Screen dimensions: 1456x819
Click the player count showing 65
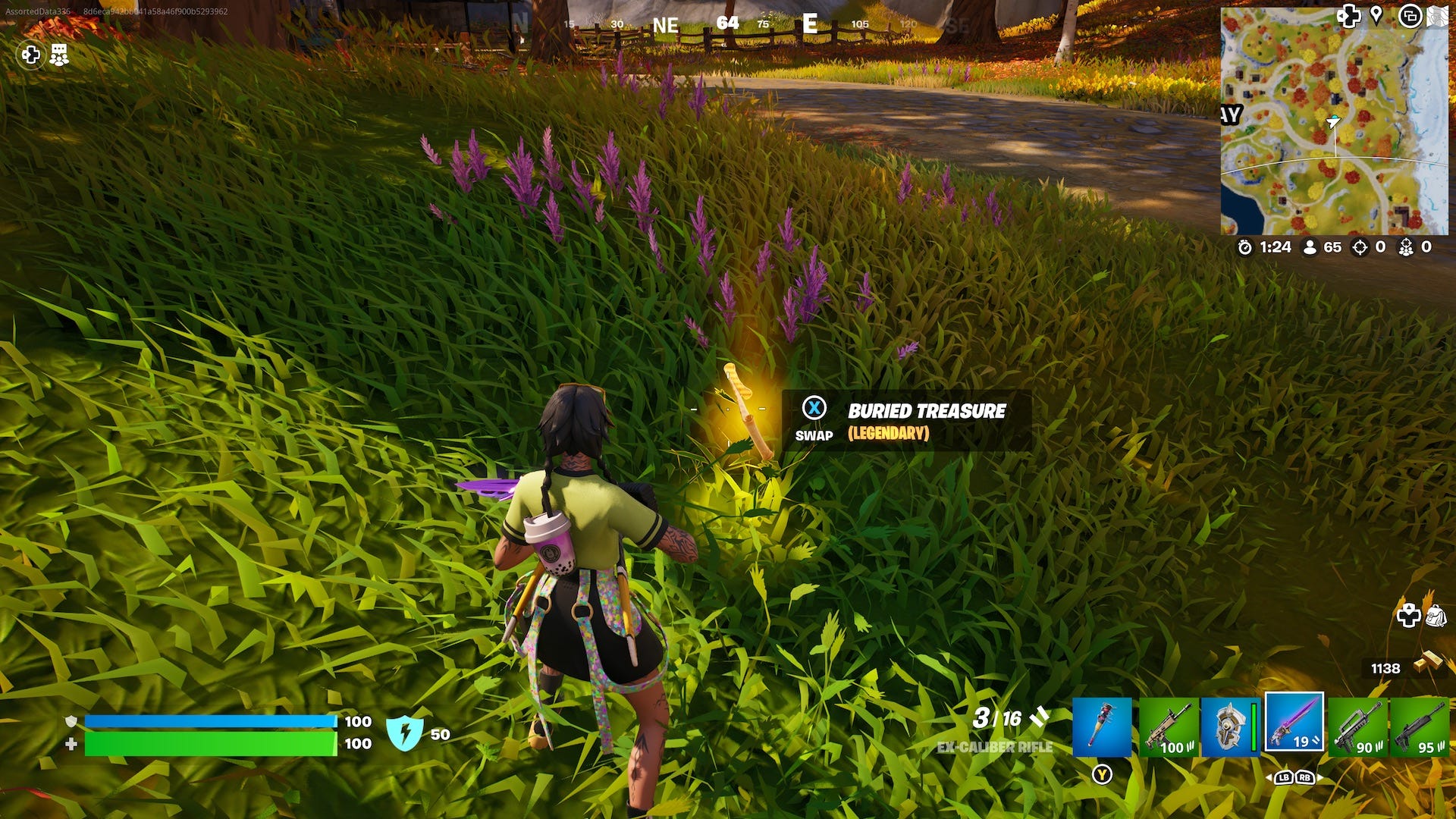point(1322,246)
